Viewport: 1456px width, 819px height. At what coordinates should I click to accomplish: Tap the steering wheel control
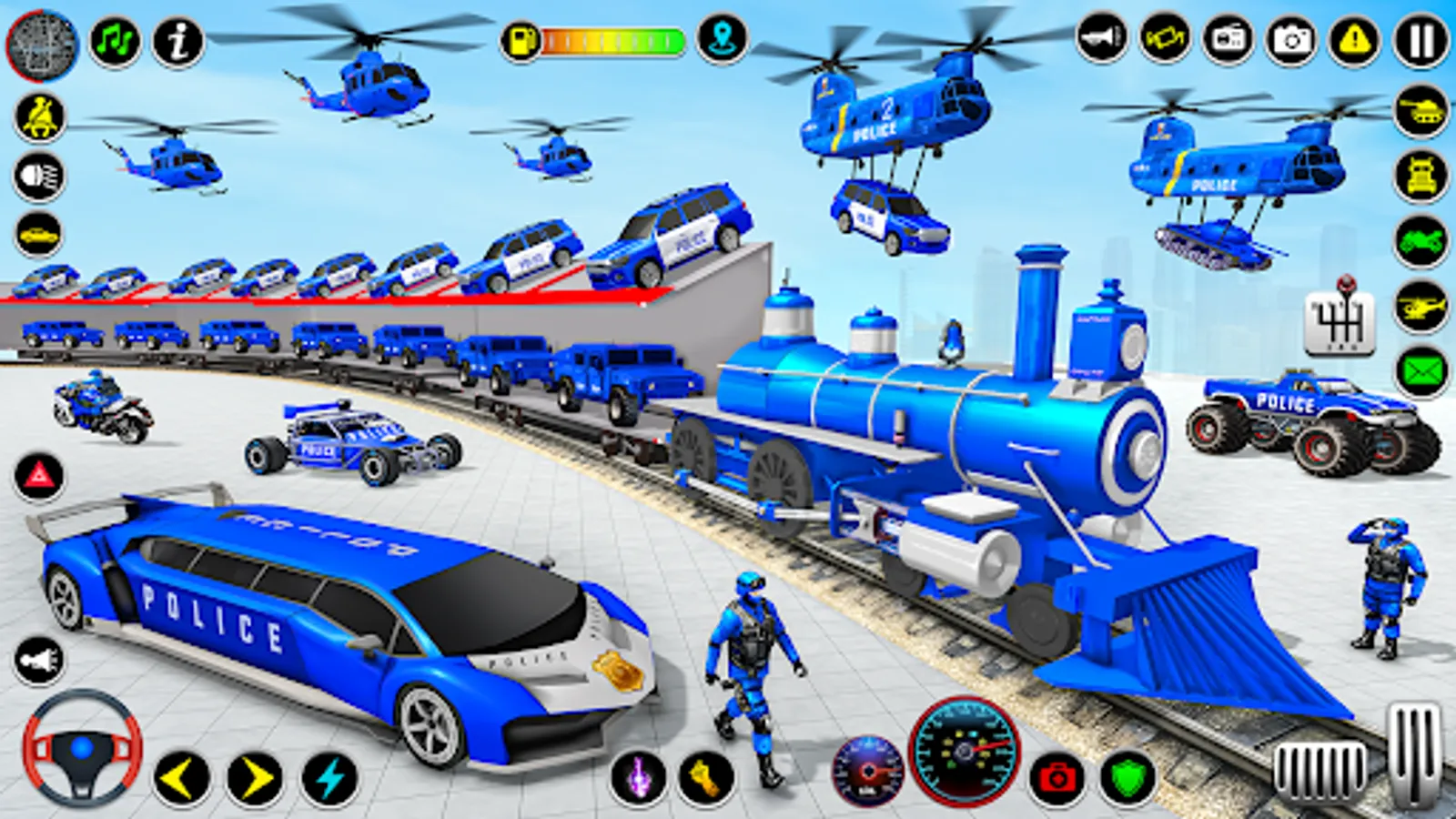[x=82, y=744]
